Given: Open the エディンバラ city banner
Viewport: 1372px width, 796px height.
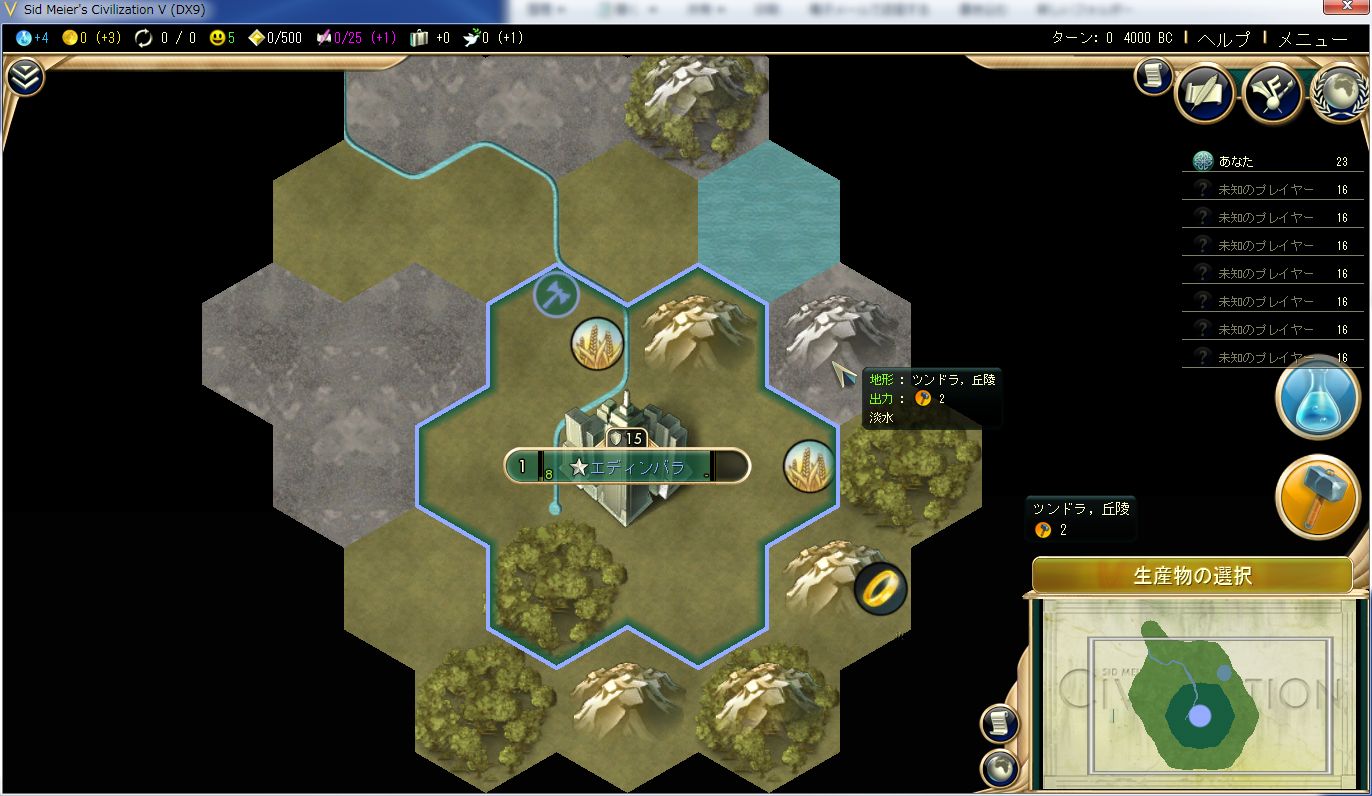Looking at the screenshot, I should pyautogui.click(x=627, y=467).
